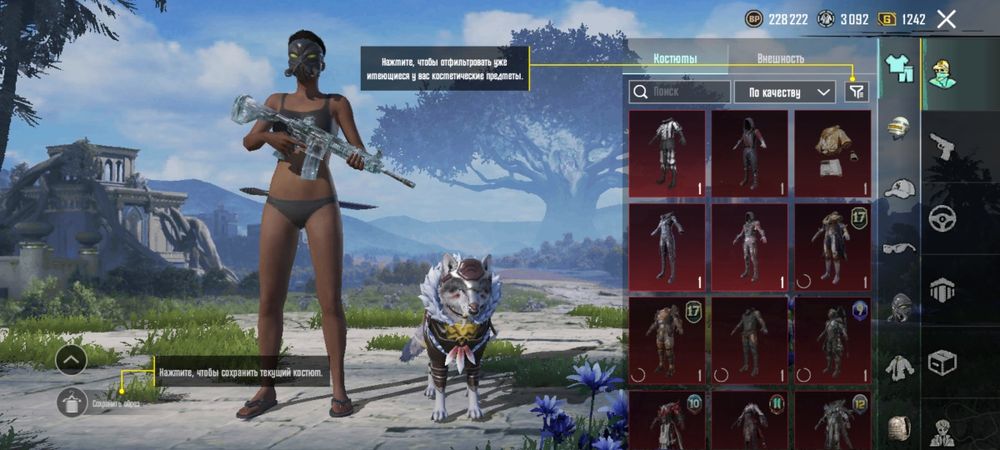Open the Внешность tab

click(x=781, y=59)
